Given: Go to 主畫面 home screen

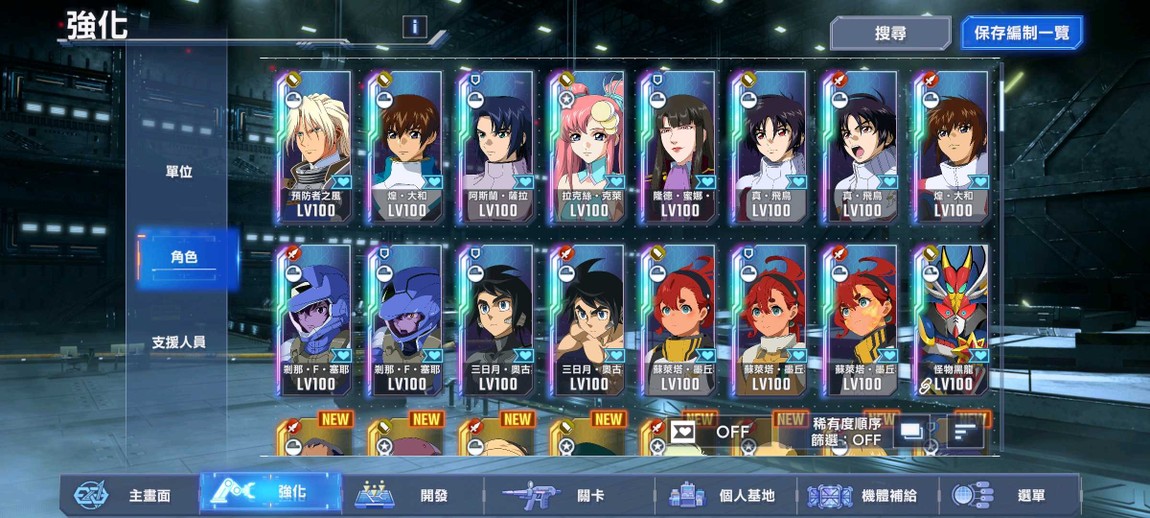Looking at the screenshot, I should [x=127, y=495].
